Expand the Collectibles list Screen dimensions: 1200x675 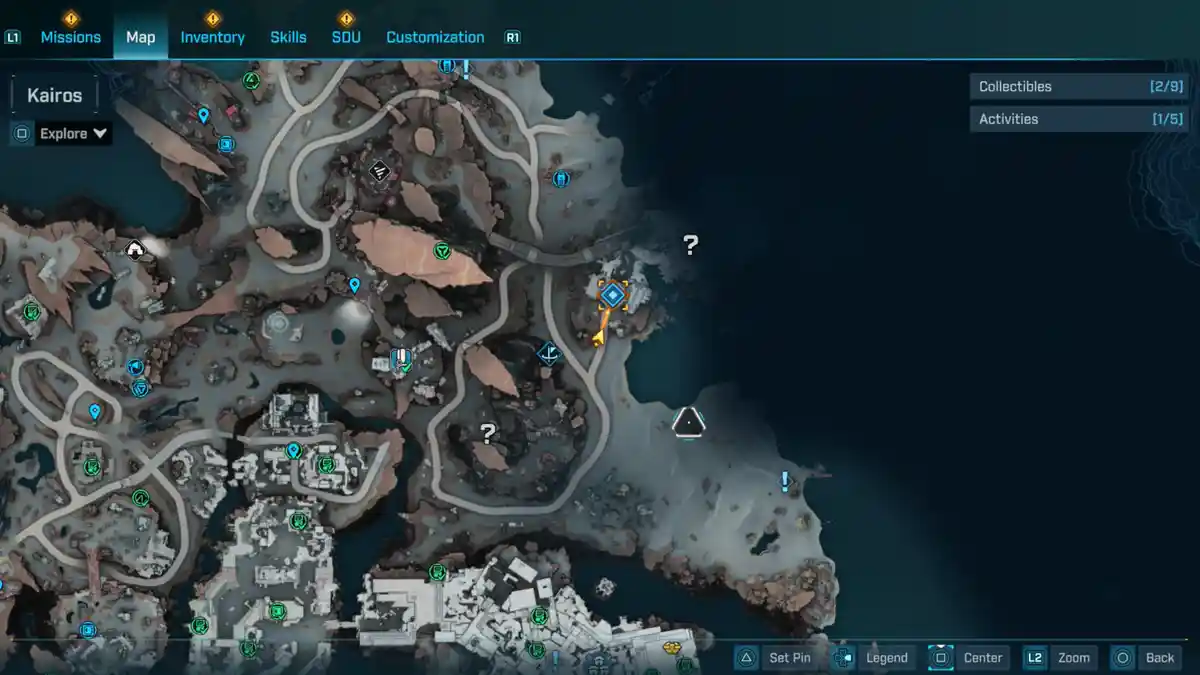pyautogui.click(x=1078, y=87)
